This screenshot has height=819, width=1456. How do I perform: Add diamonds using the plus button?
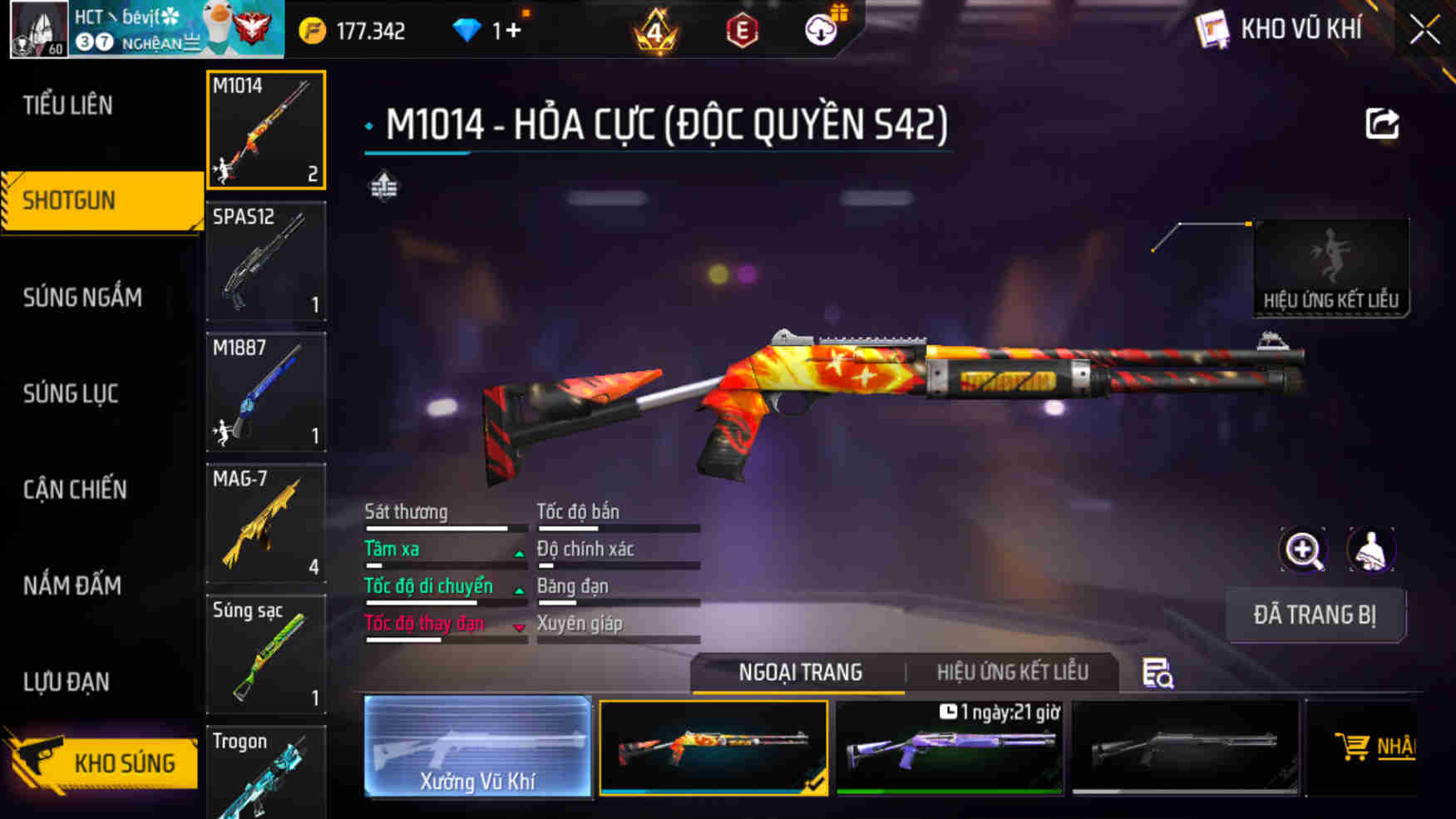point(513,31)
